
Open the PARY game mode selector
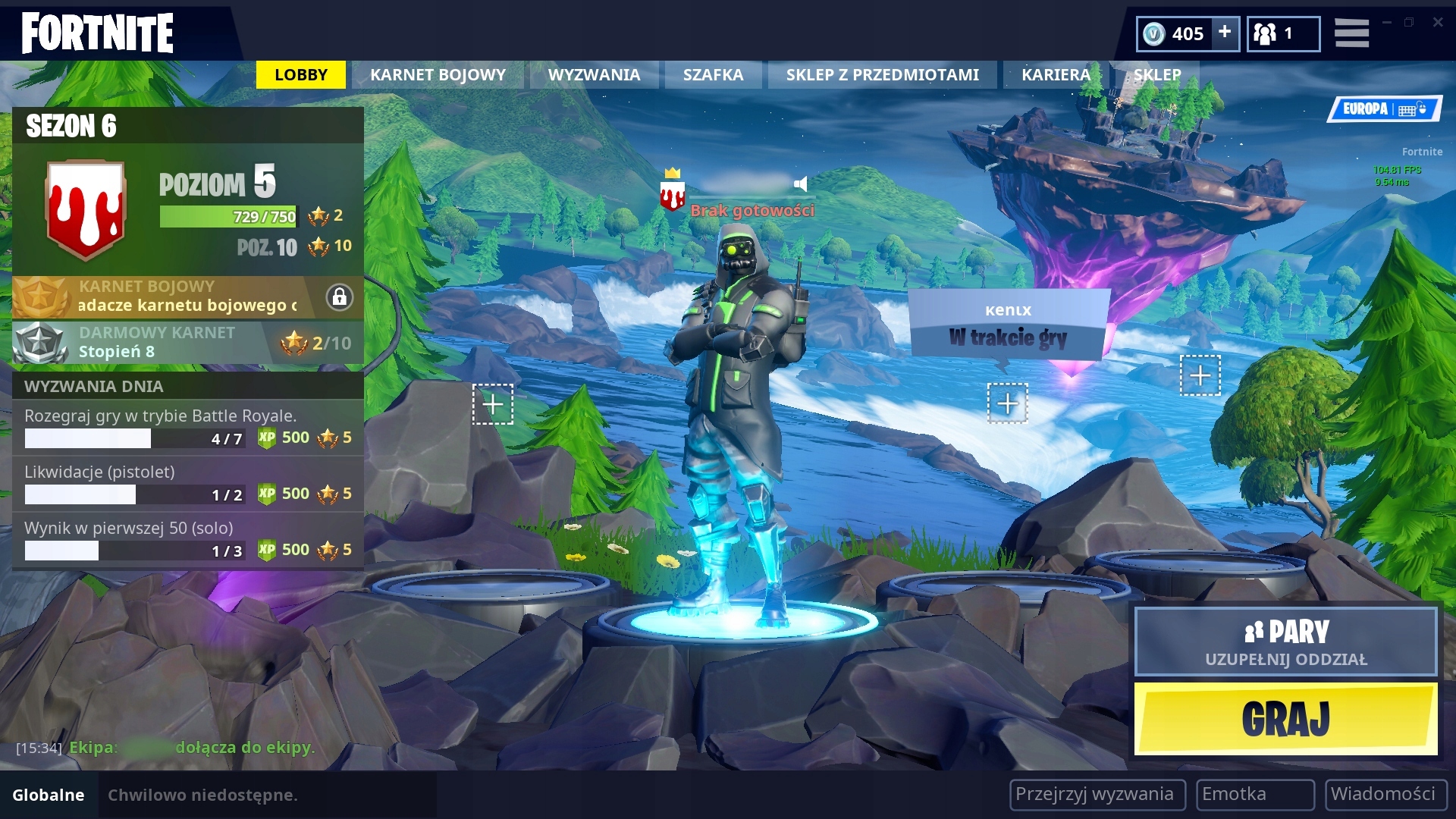(1285, 642)
